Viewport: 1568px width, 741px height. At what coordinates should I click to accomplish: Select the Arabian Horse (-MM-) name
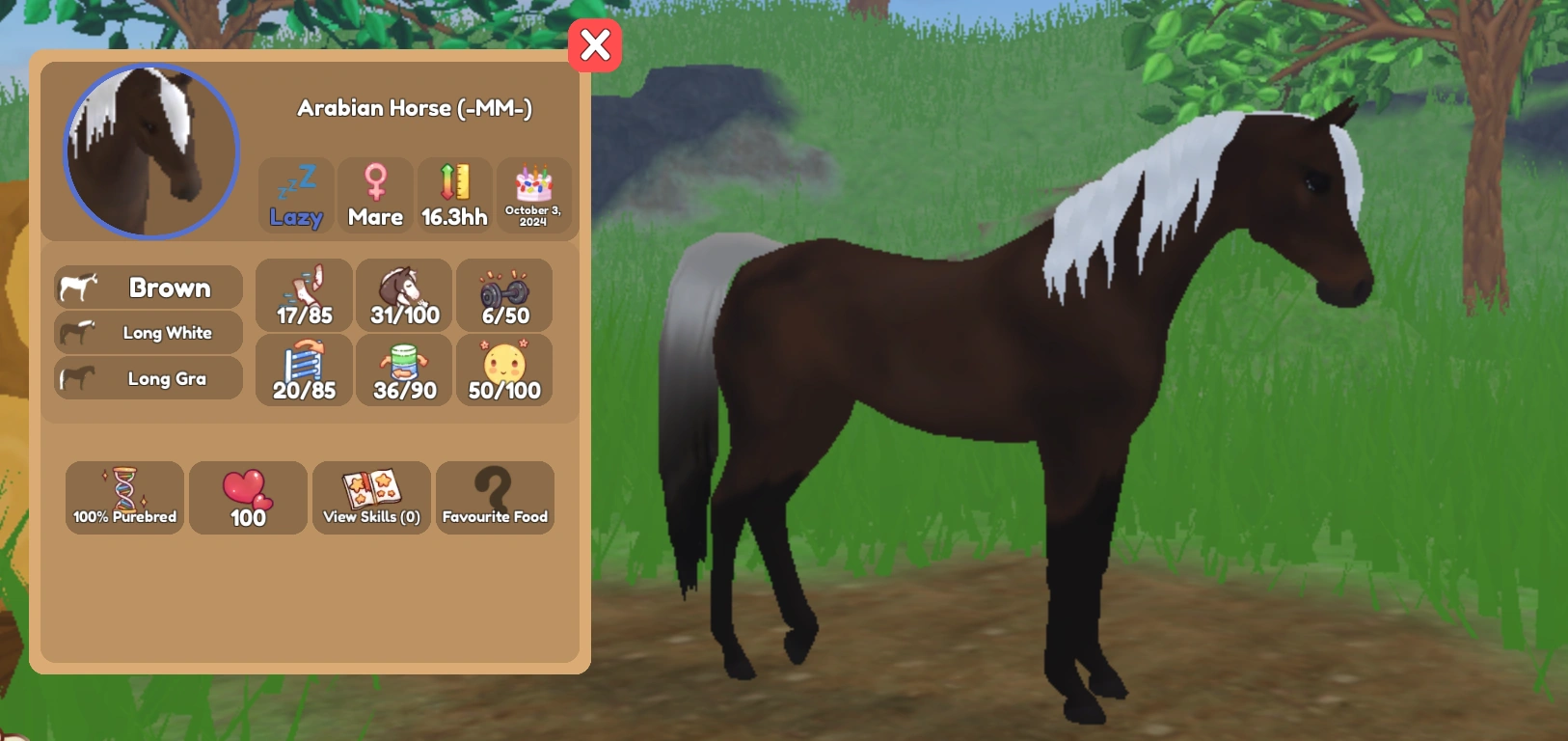(415, 108)
